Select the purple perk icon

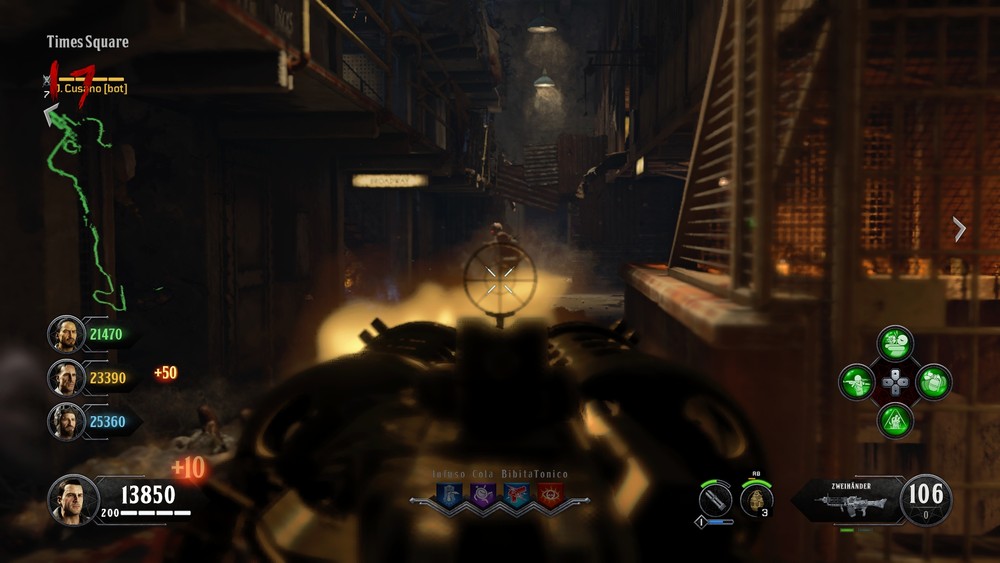pyautogui.click(x=482, y=493)
